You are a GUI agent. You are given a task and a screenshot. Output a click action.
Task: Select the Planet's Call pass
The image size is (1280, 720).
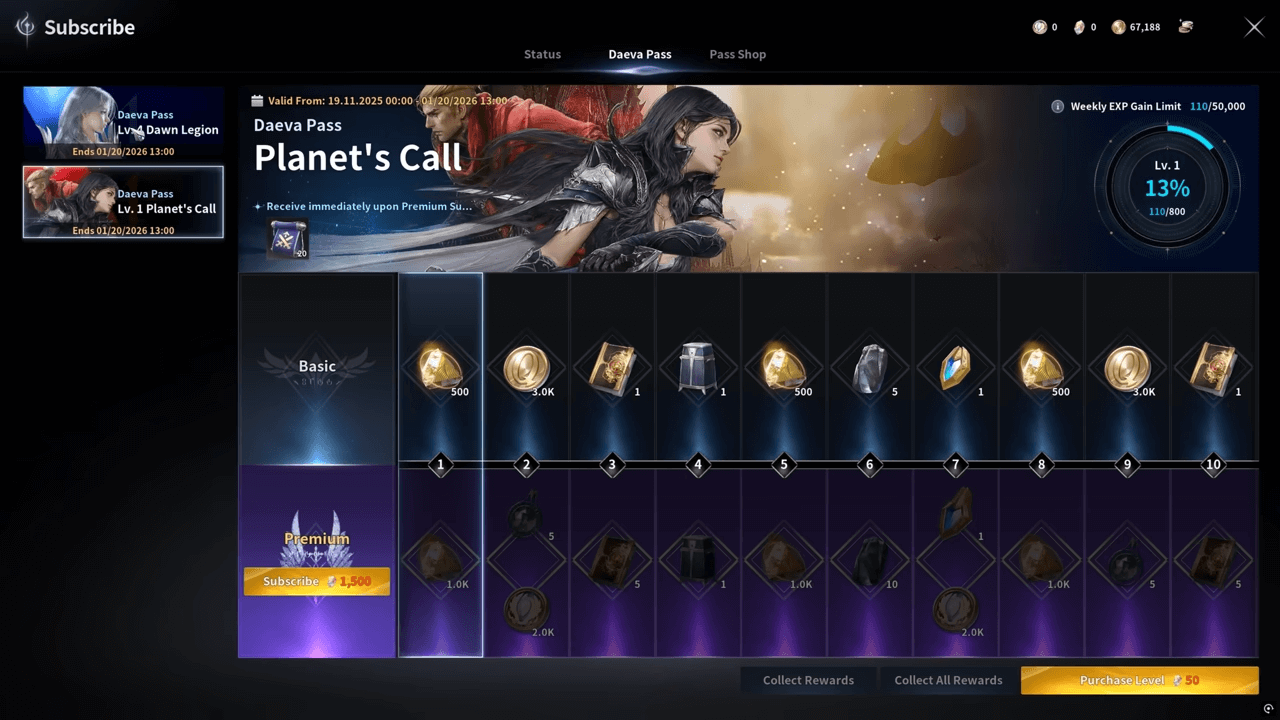123,202
